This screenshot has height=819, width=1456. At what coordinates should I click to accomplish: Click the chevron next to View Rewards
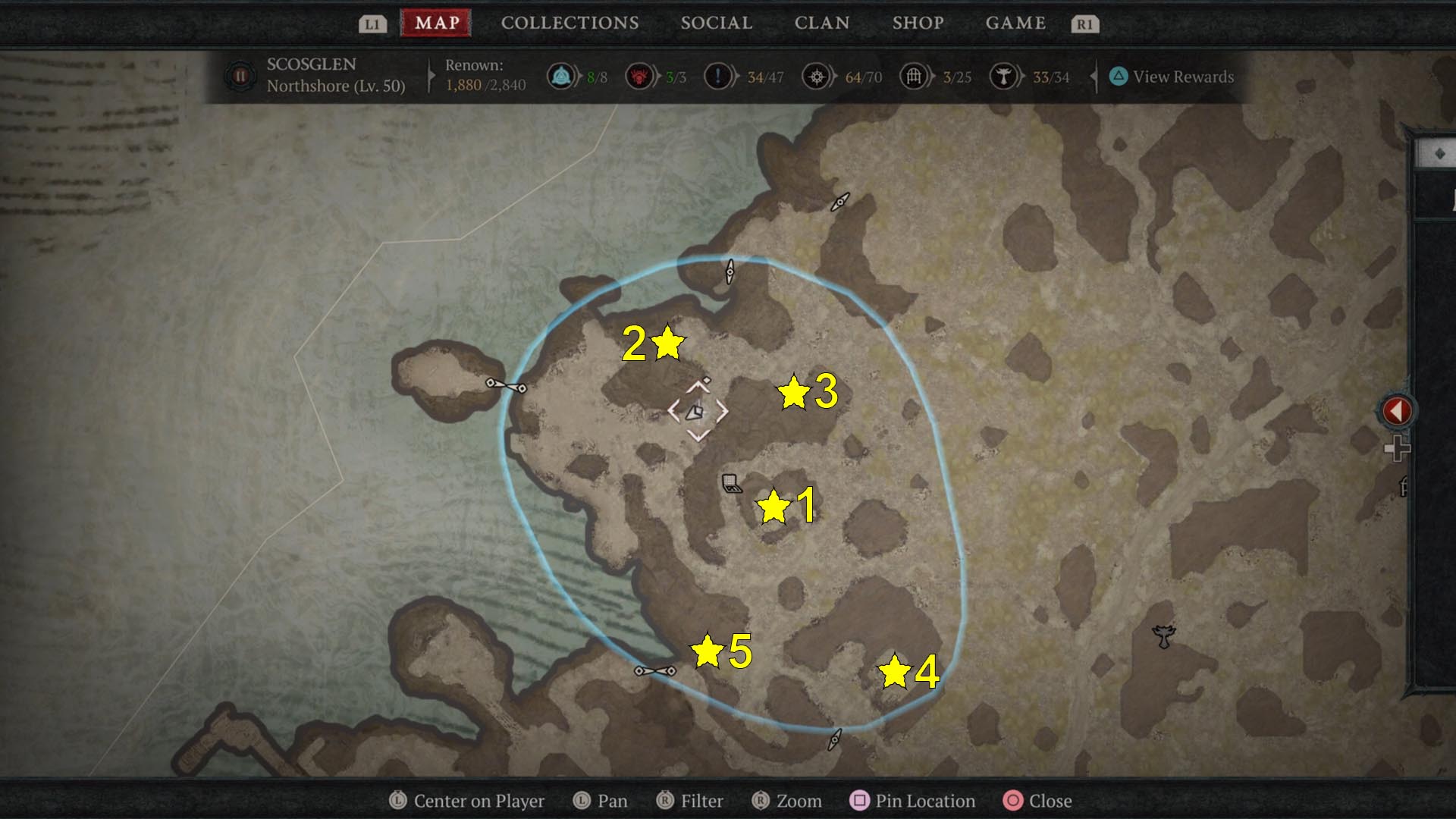pos(1094,77)
